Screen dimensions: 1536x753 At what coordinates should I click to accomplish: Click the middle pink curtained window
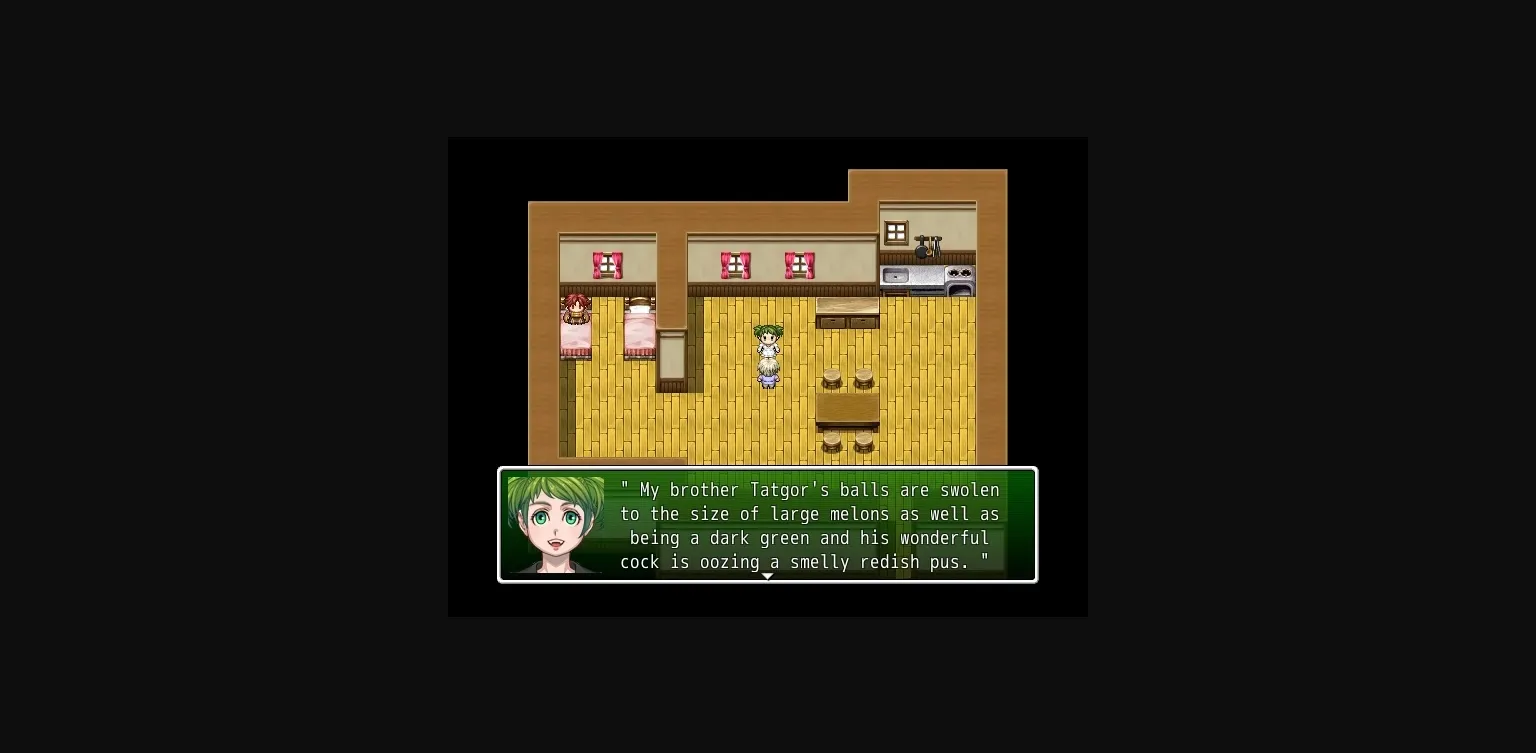(x=737, y=264)
